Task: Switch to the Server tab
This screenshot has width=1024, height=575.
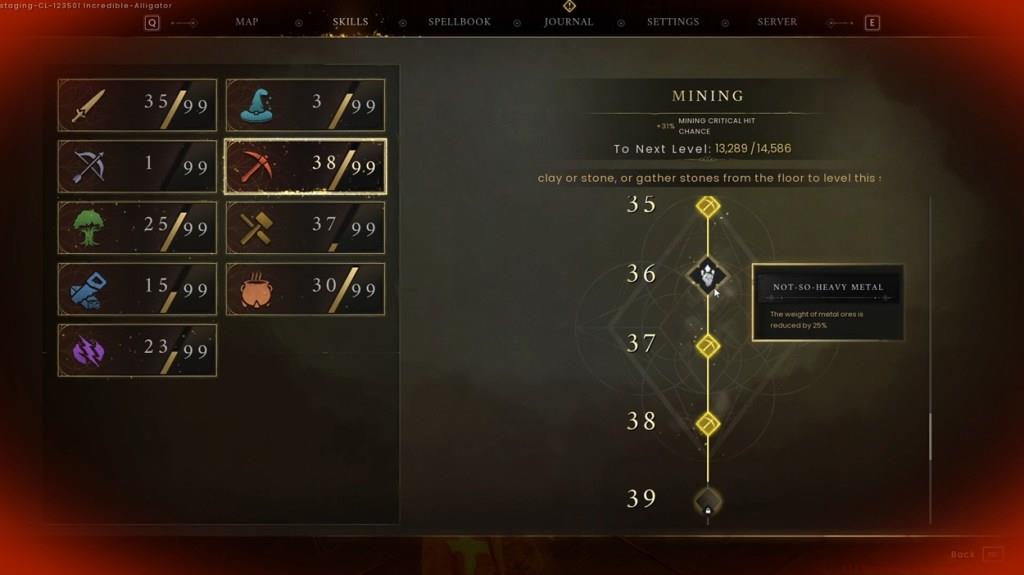Action: pos(777,22)
